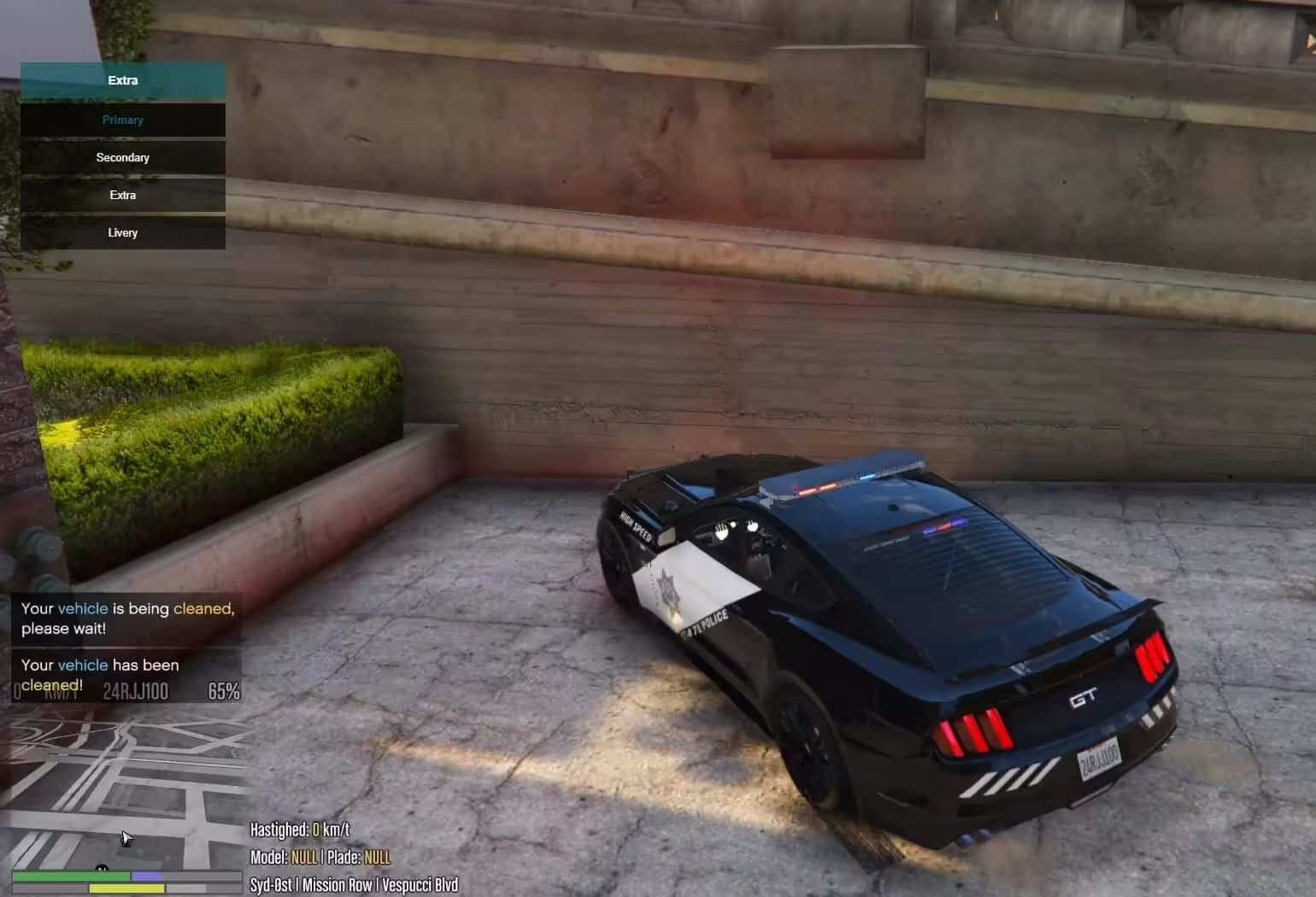Image resolution: width=1316 pixels, height=897 pixels.
Task: Select the Secondary color option
Action: tap(122, 157)
